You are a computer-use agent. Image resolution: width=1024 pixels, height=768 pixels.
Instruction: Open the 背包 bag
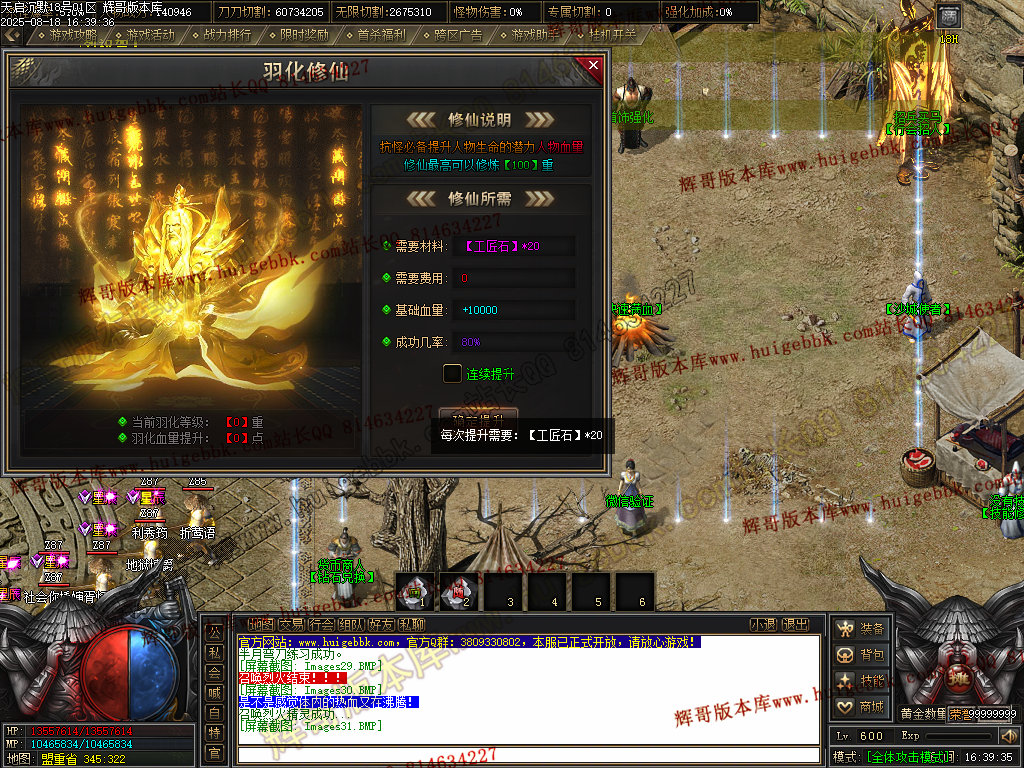click(861, 655)
